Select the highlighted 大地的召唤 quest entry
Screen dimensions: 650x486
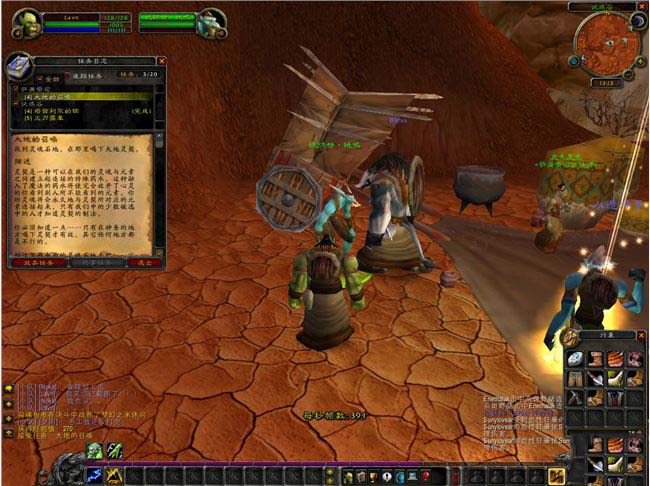coord(60,96)
